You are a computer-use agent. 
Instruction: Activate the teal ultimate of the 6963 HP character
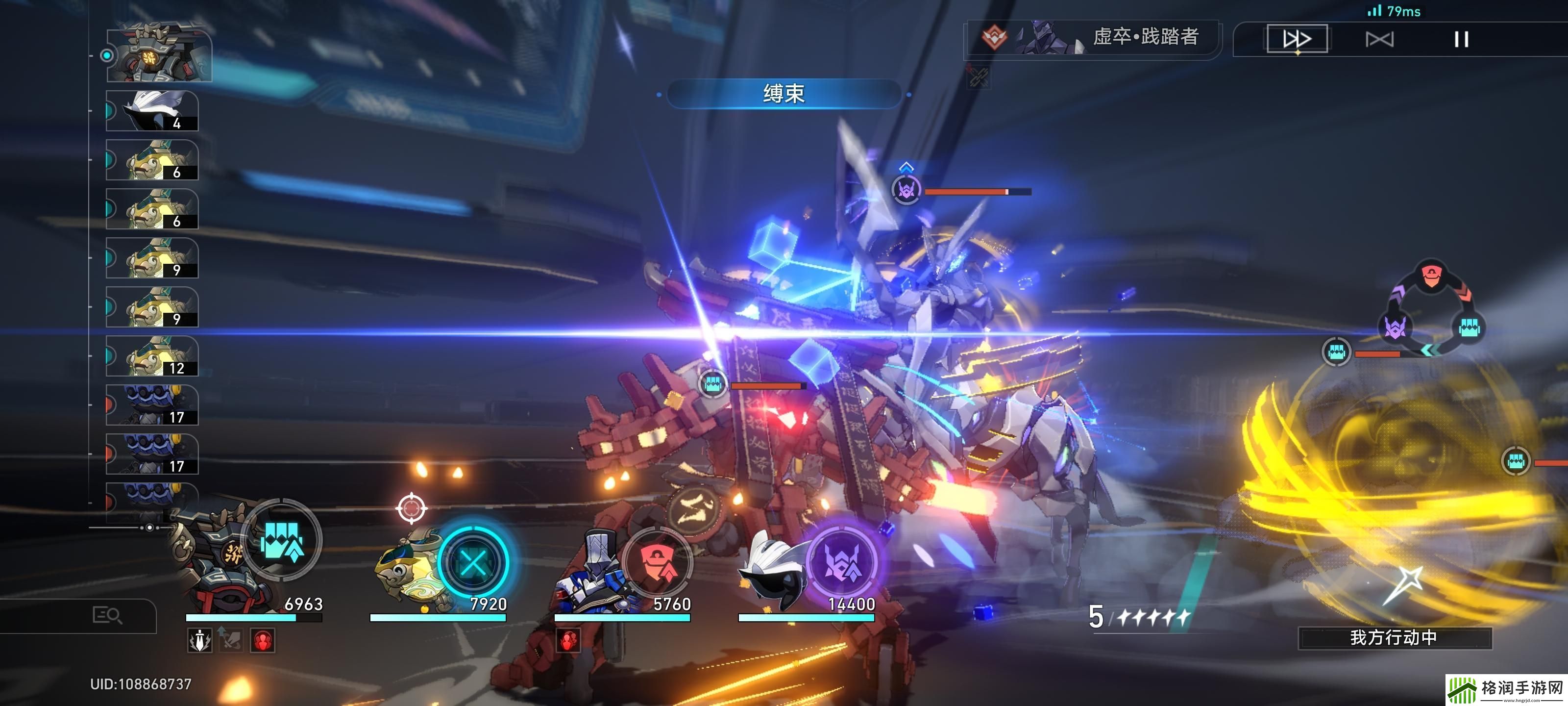282,541
